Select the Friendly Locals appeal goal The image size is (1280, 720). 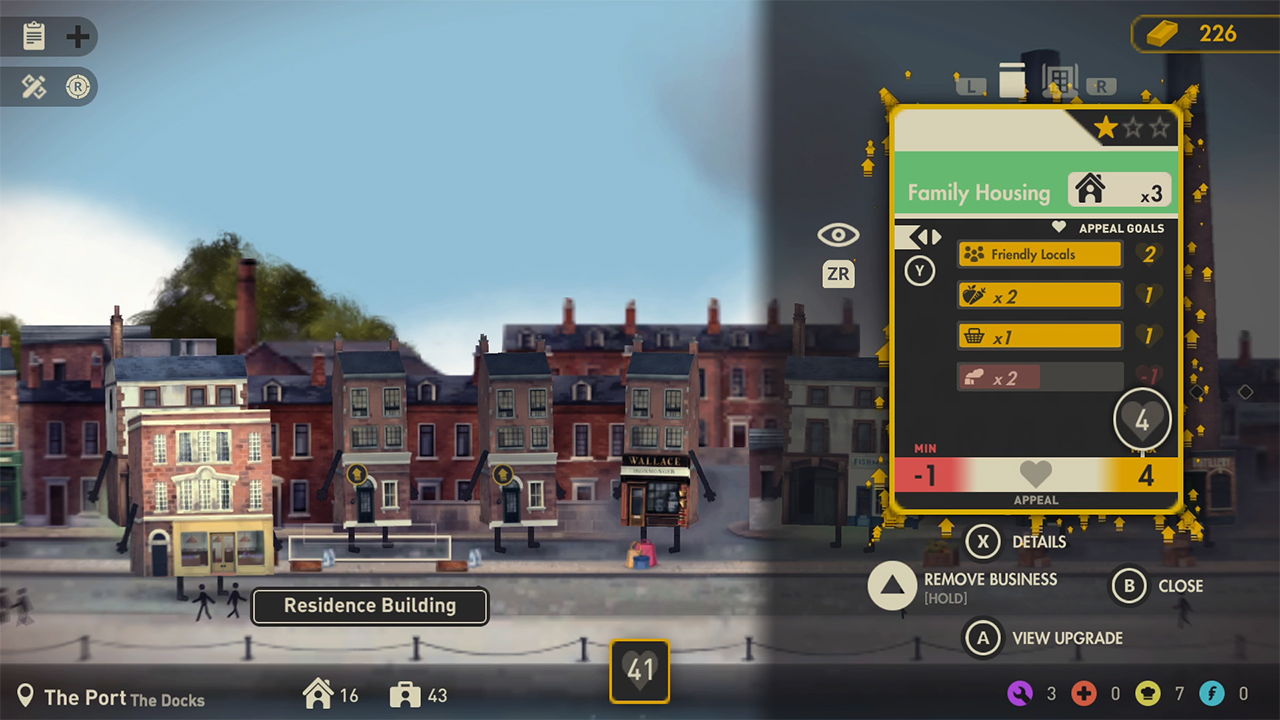1039,254
